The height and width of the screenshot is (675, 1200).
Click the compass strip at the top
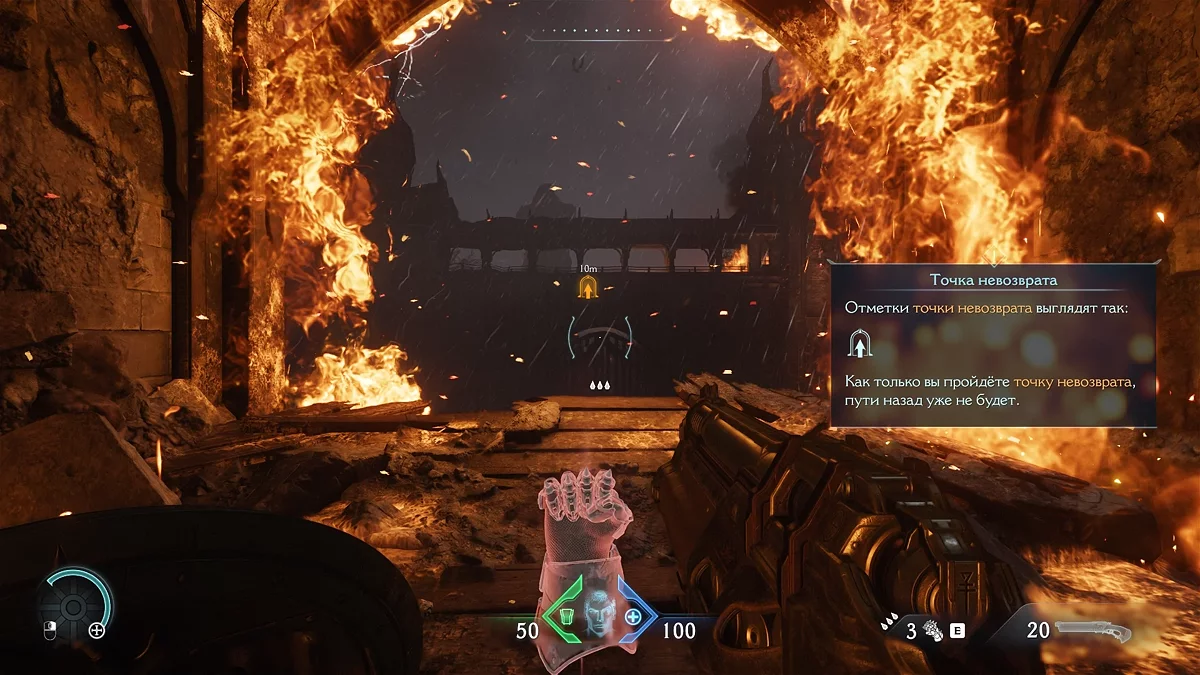tap(602, 35)
